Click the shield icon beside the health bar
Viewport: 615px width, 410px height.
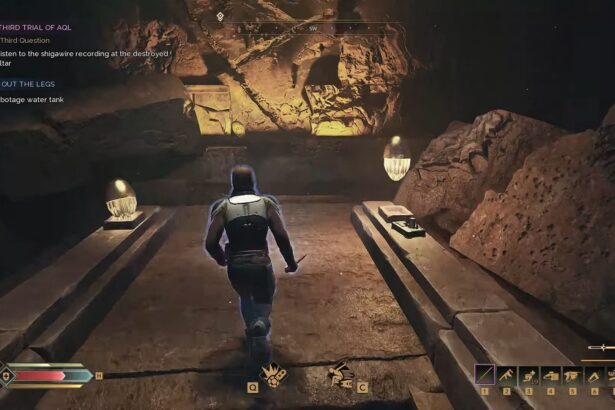[x=7, y=376]
